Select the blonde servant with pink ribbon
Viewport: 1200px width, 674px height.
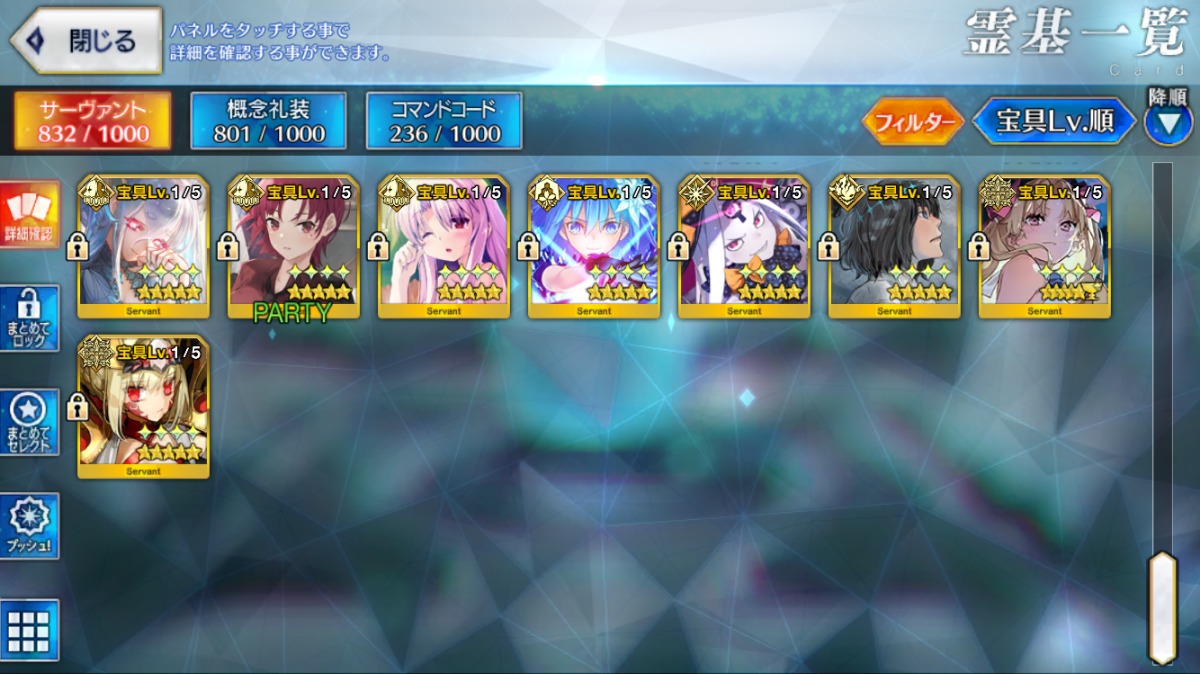1044,246
